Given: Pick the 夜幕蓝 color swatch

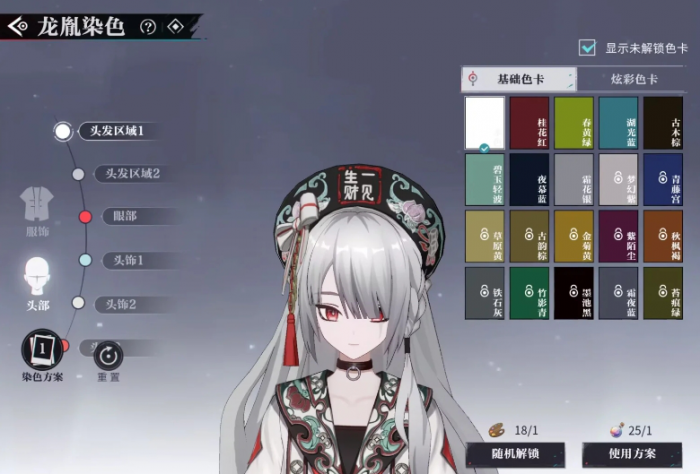Looking at the screenshot, I should (530, 179).
